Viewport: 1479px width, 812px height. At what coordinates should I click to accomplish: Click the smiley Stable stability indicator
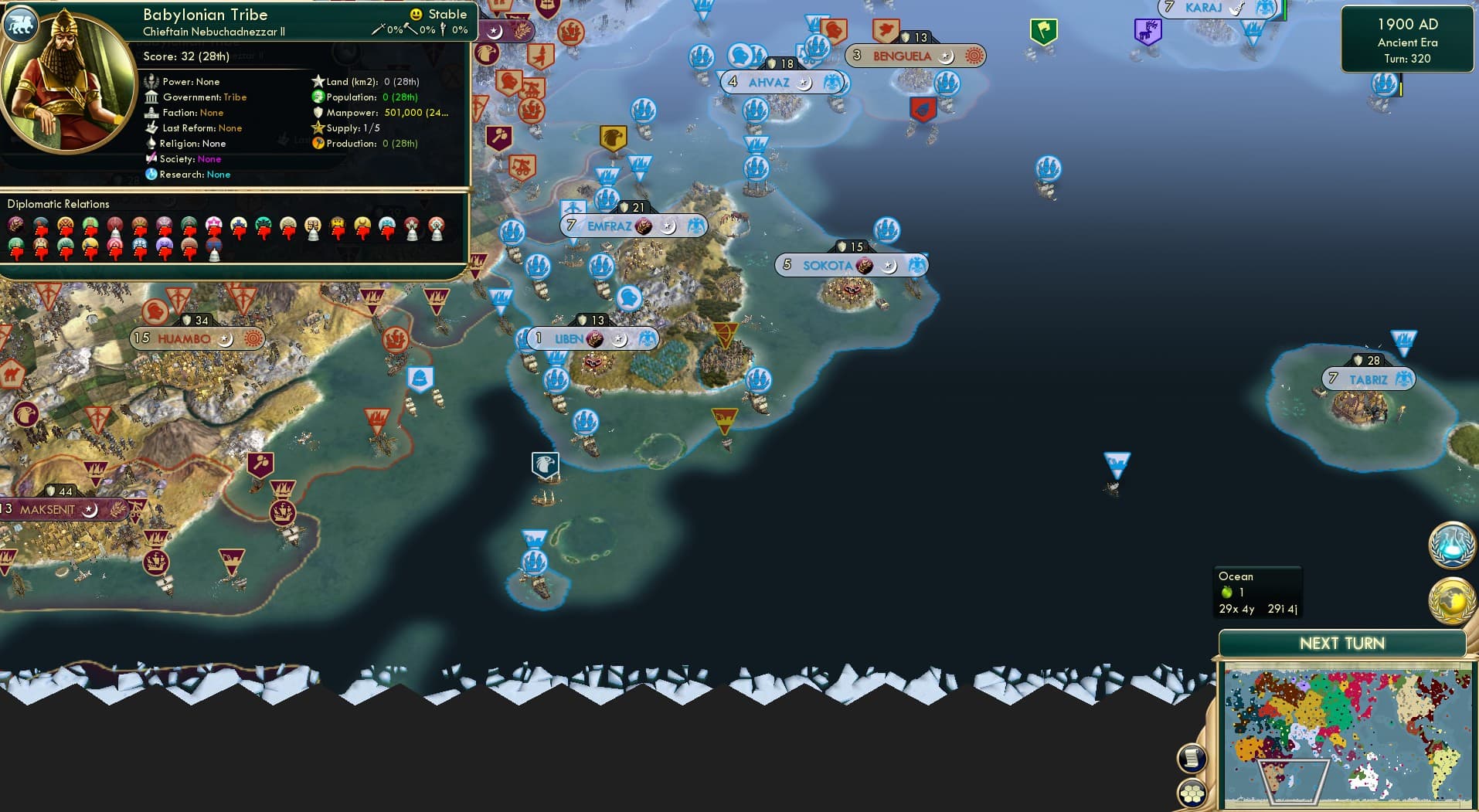pyautogui.click(x=416, y=14)
